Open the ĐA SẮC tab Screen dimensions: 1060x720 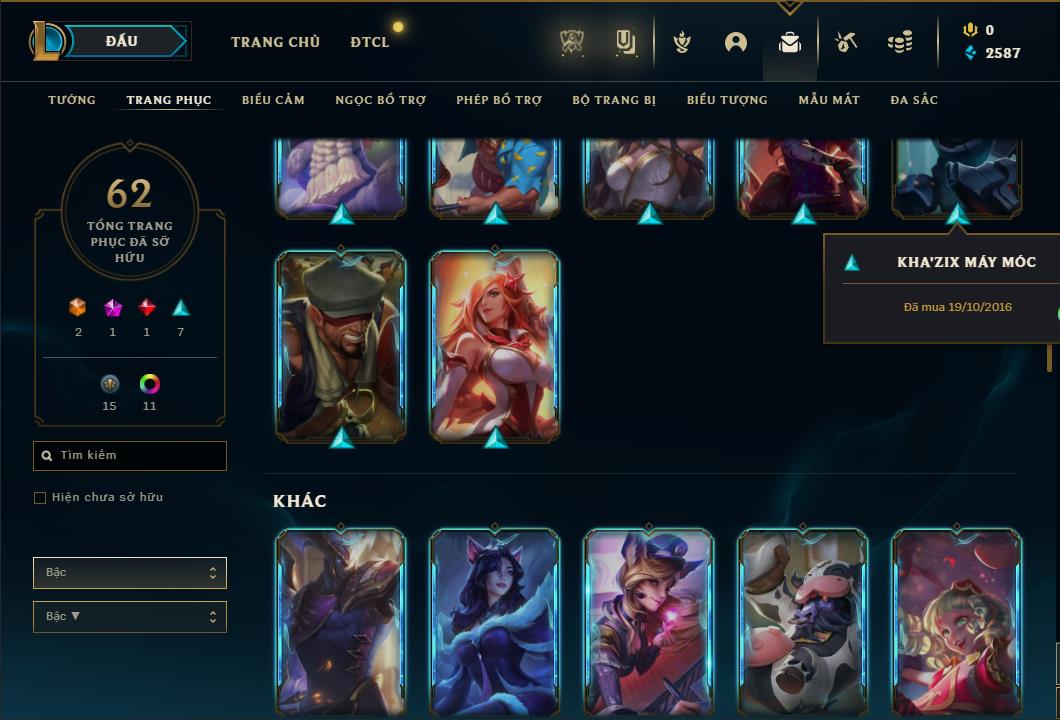click(914, 100)
